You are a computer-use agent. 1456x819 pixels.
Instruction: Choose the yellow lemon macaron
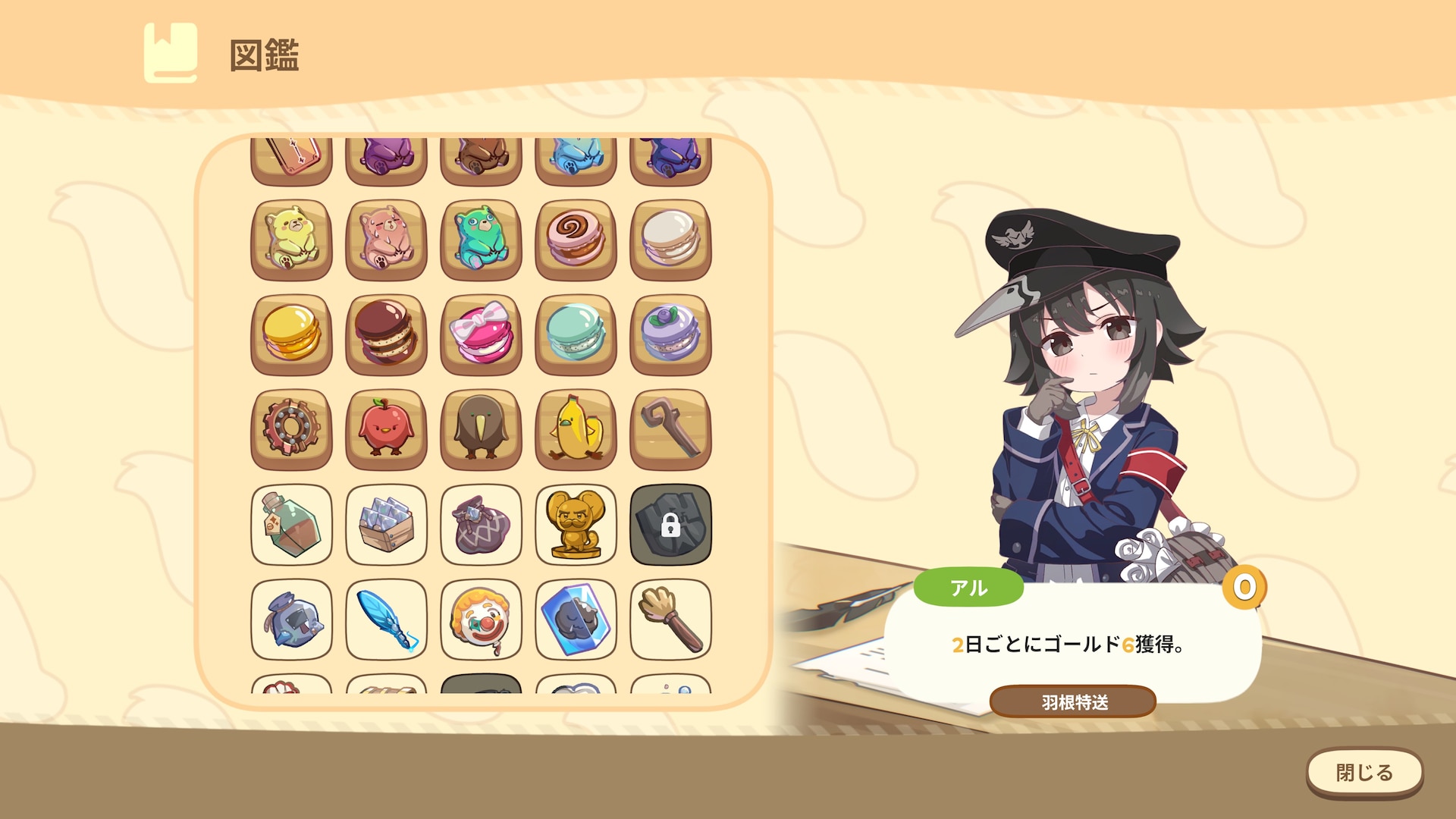click(x=291, y=334)
